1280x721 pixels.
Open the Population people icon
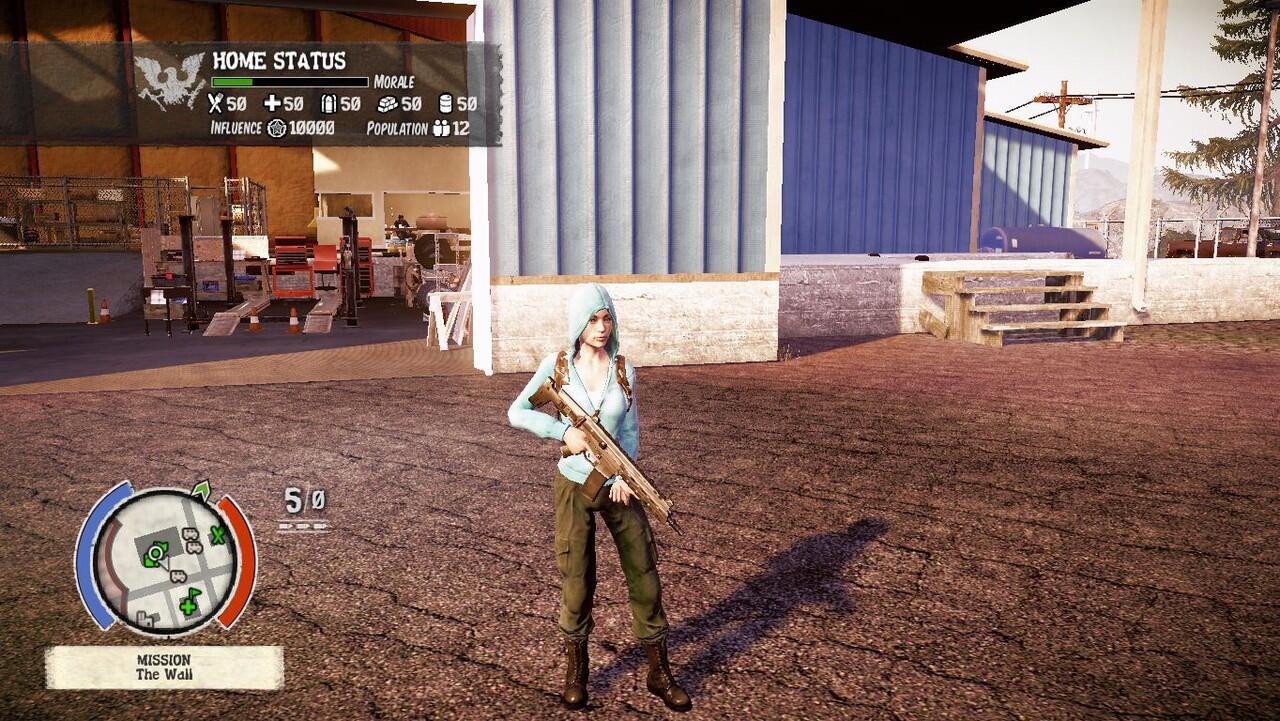tap(440, 128)
